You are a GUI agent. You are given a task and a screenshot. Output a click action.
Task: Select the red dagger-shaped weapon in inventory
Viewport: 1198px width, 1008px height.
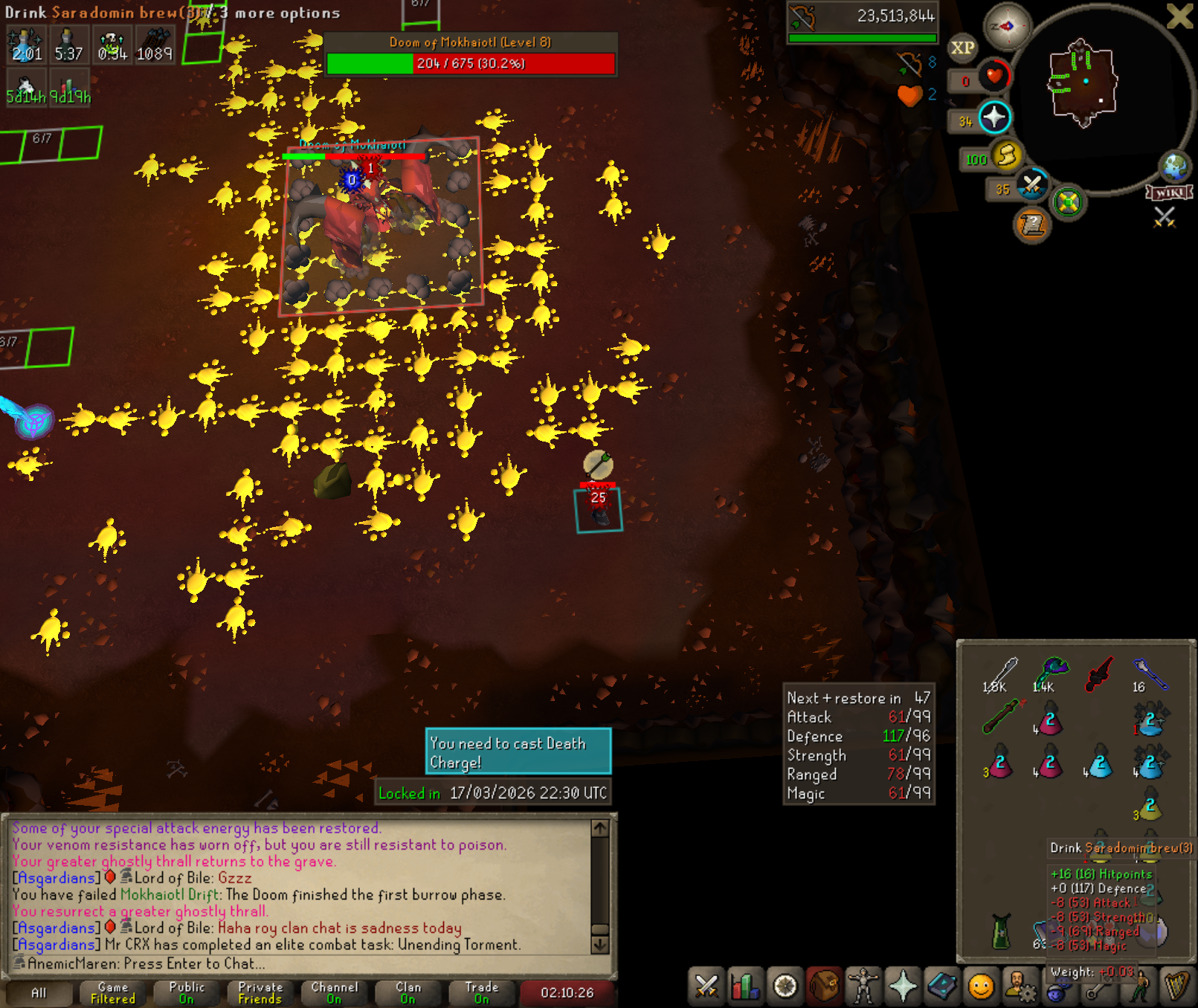pyautogui.click(x=1099, y=673)
